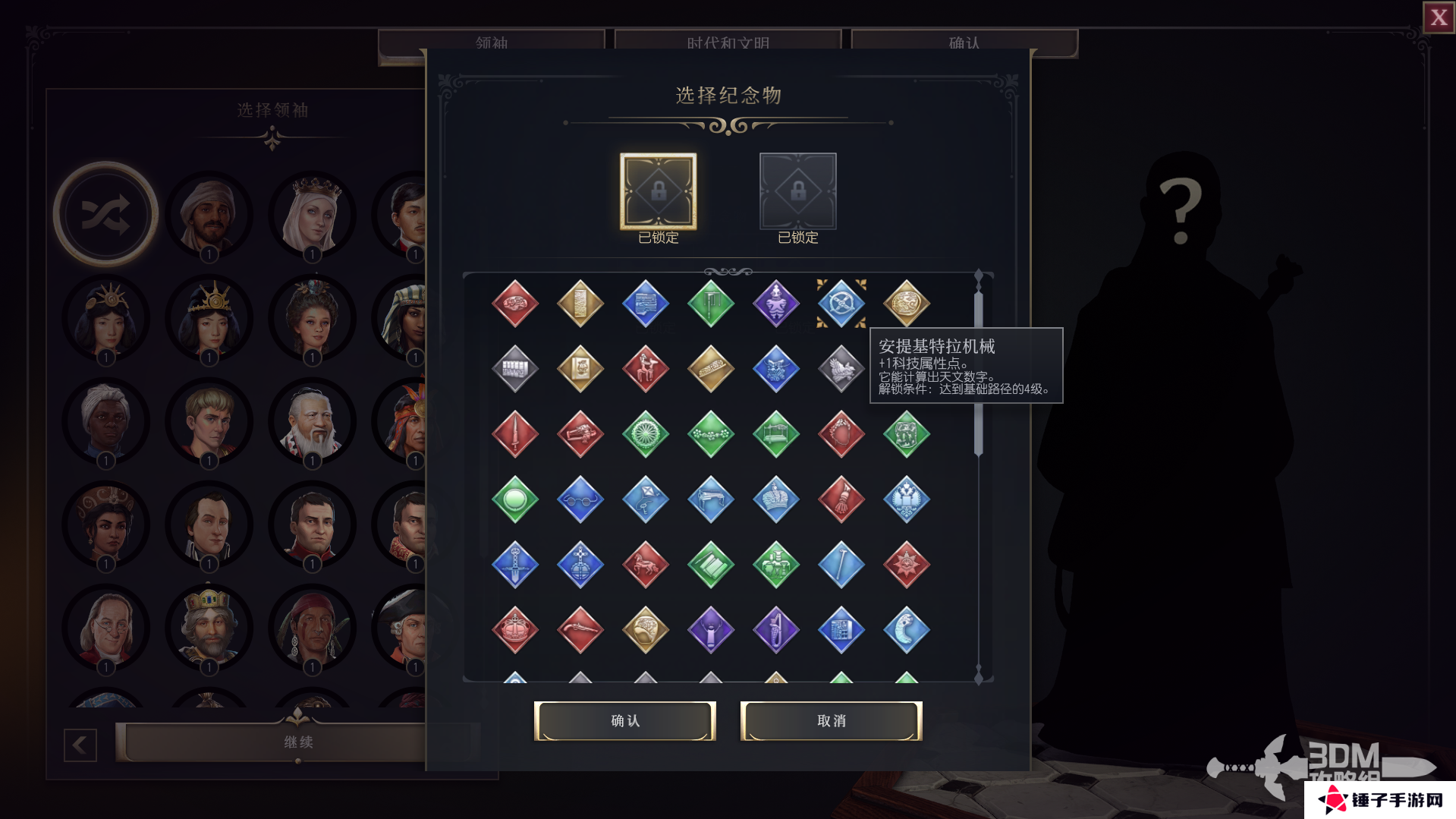Choose the gold dragon coin memento

(906, 304)
